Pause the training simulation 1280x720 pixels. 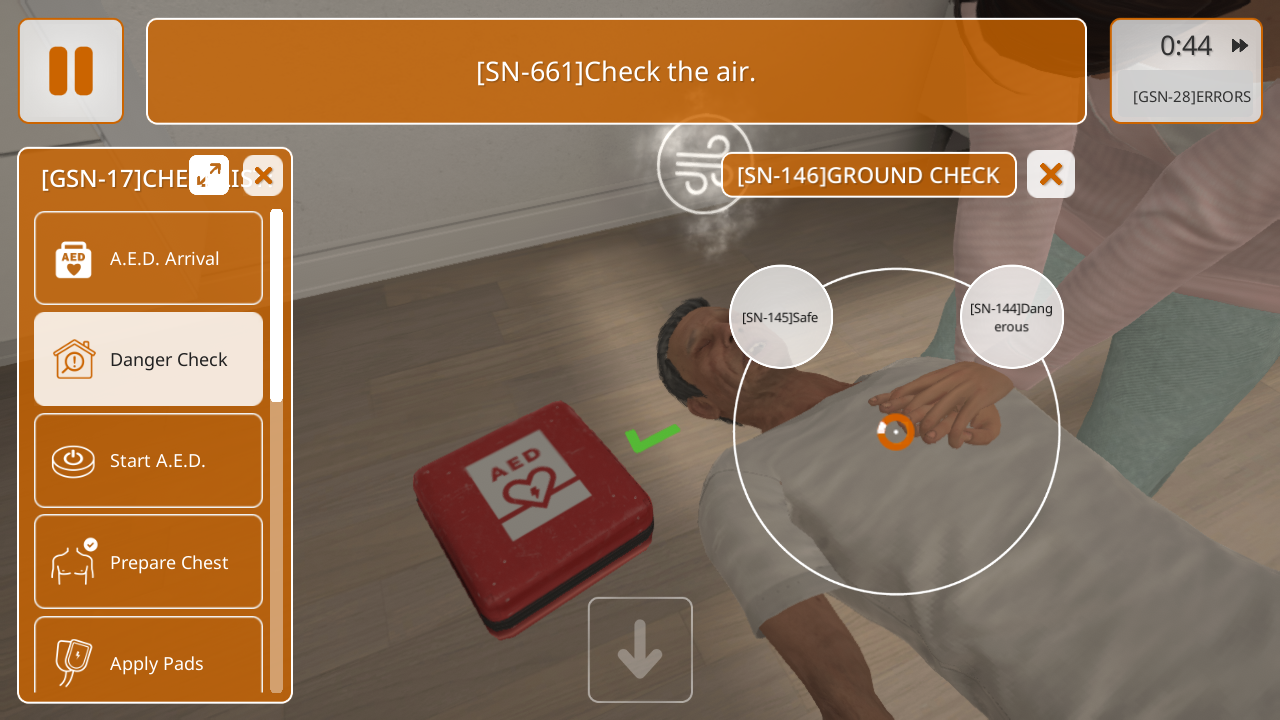(x=71, y=71)
